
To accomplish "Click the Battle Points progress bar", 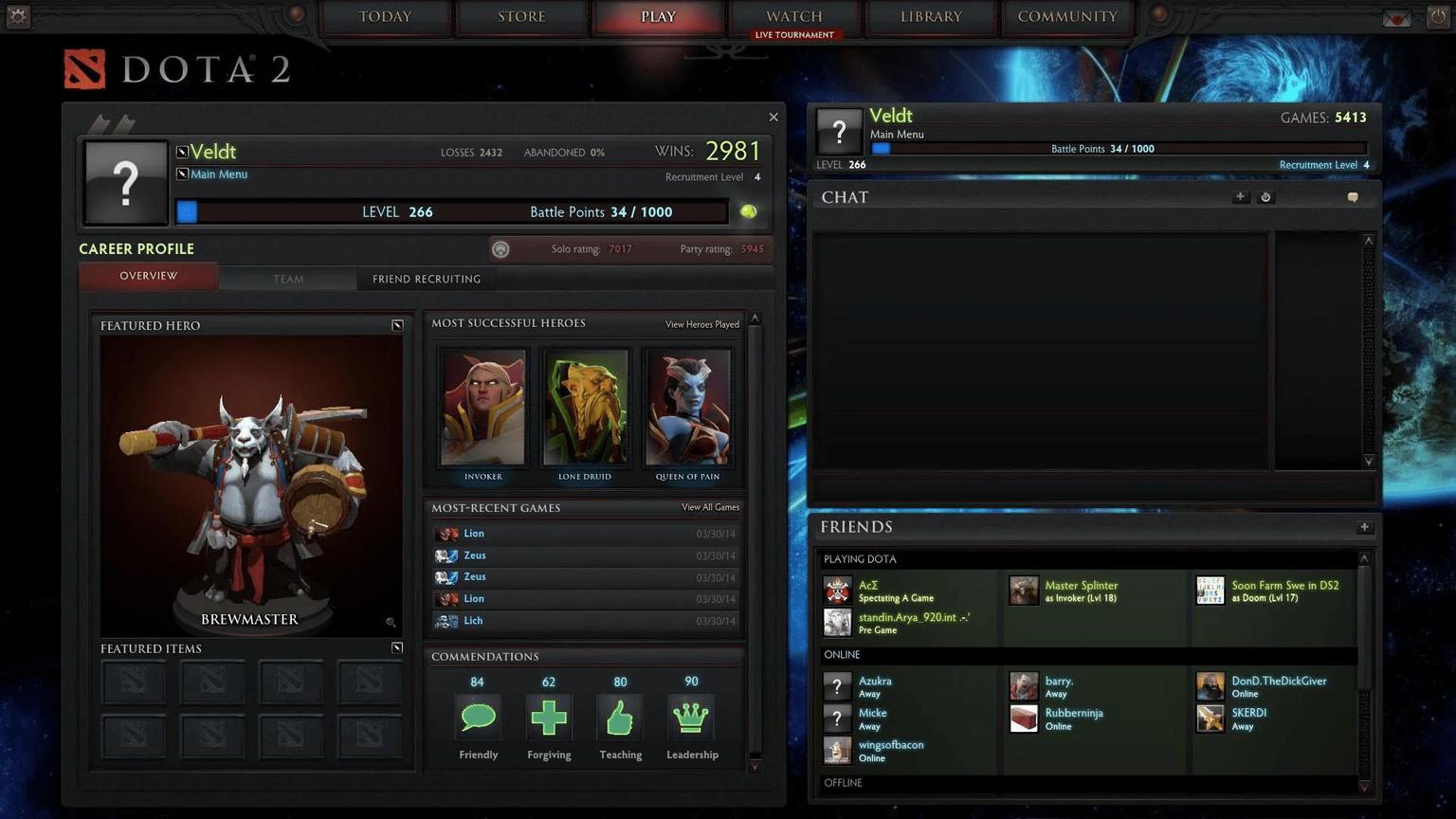I will [x=455, y=211].
